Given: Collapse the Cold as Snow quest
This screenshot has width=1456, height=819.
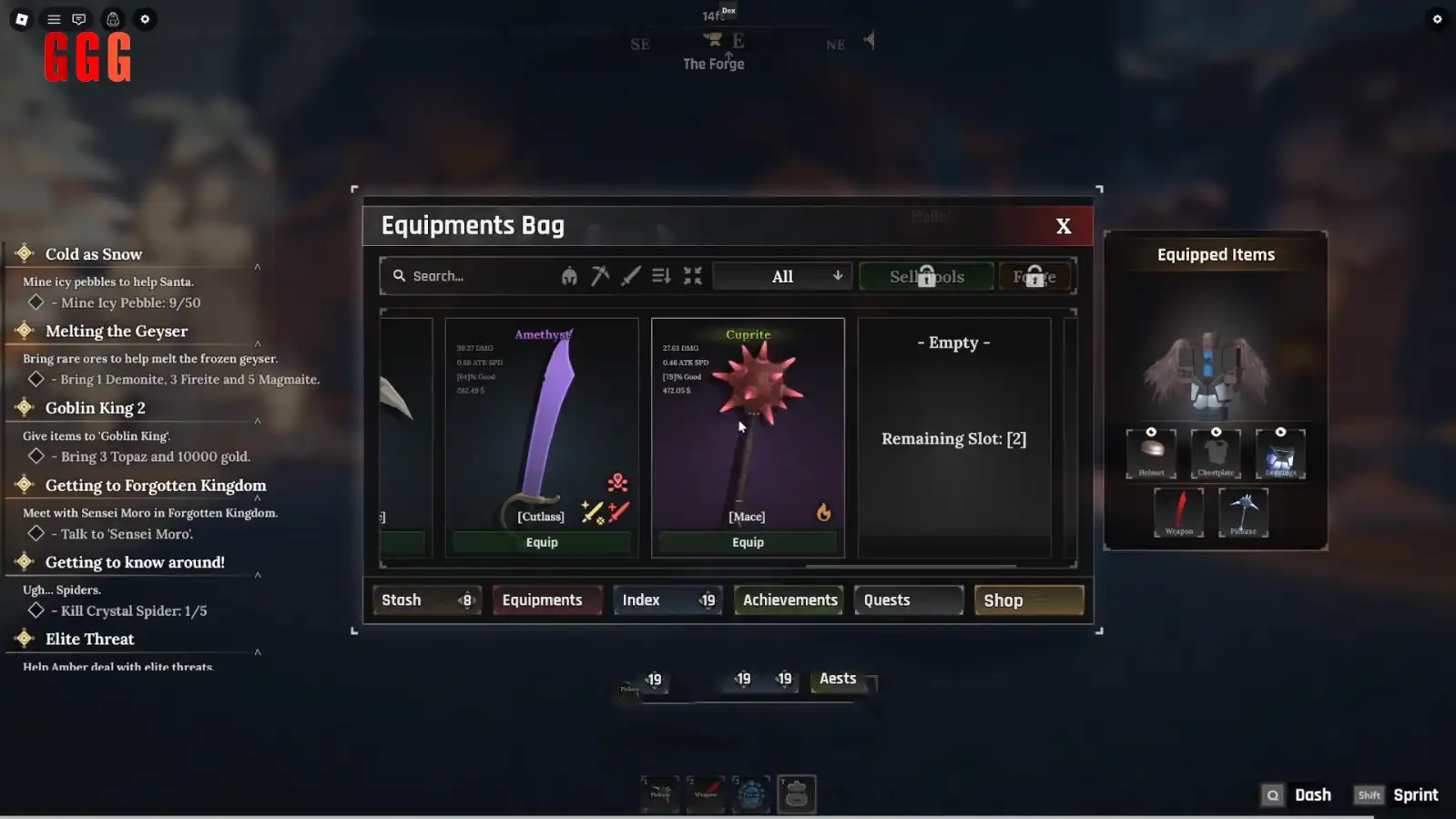Looking at the screenshot, I should tap(258, 267).
